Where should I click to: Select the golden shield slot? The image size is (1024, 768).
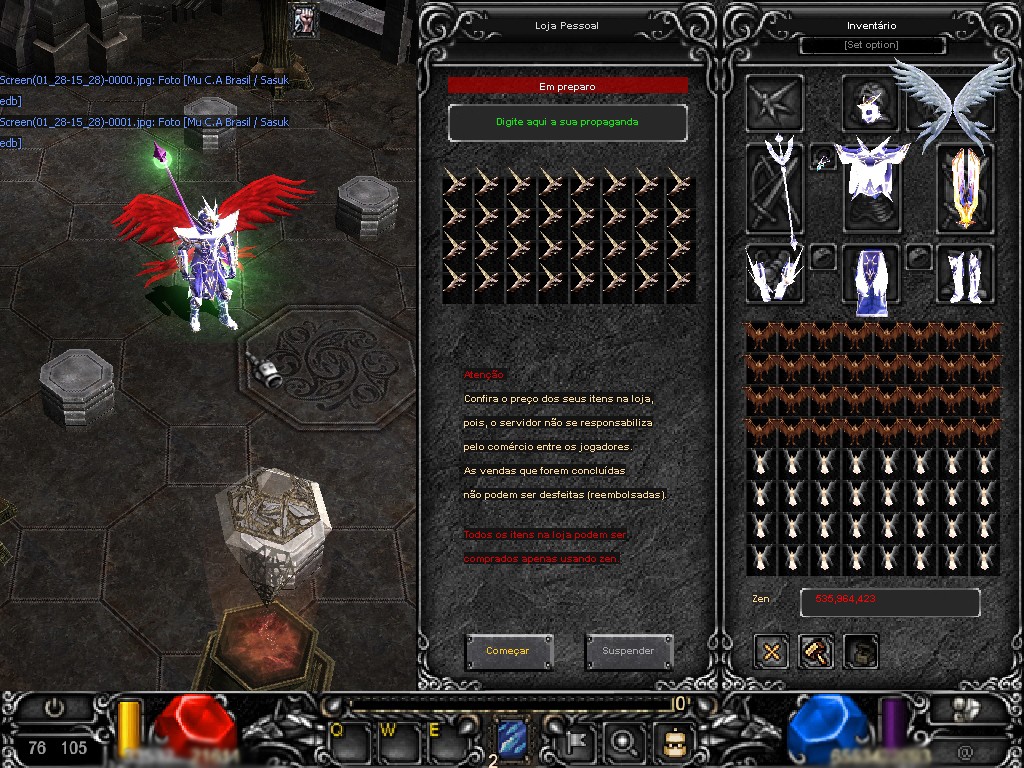[x=965, y=188]
